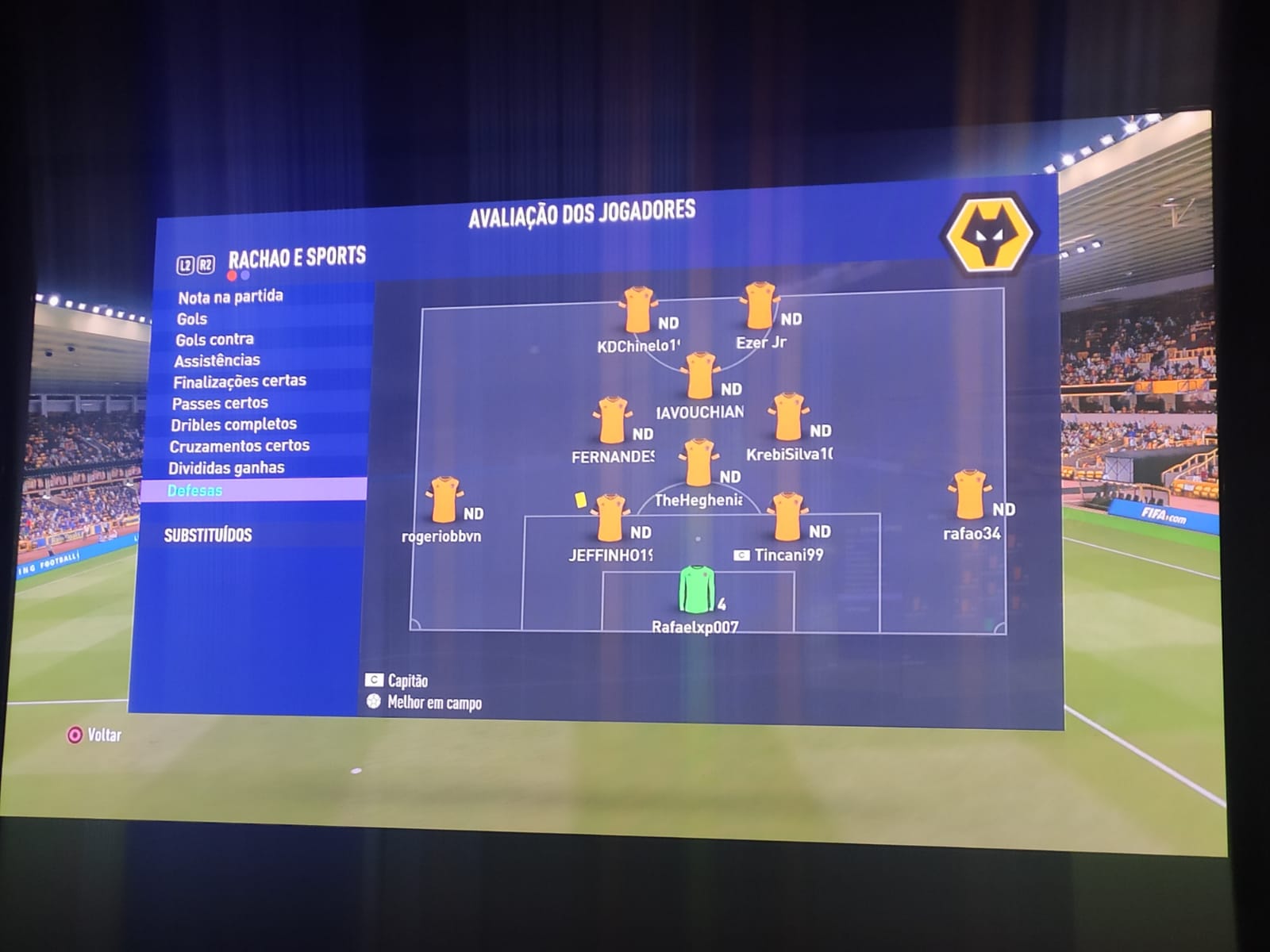The image size is (1270, 952).
Task: Show Dribles completos ratings
Action: [233, 424]
